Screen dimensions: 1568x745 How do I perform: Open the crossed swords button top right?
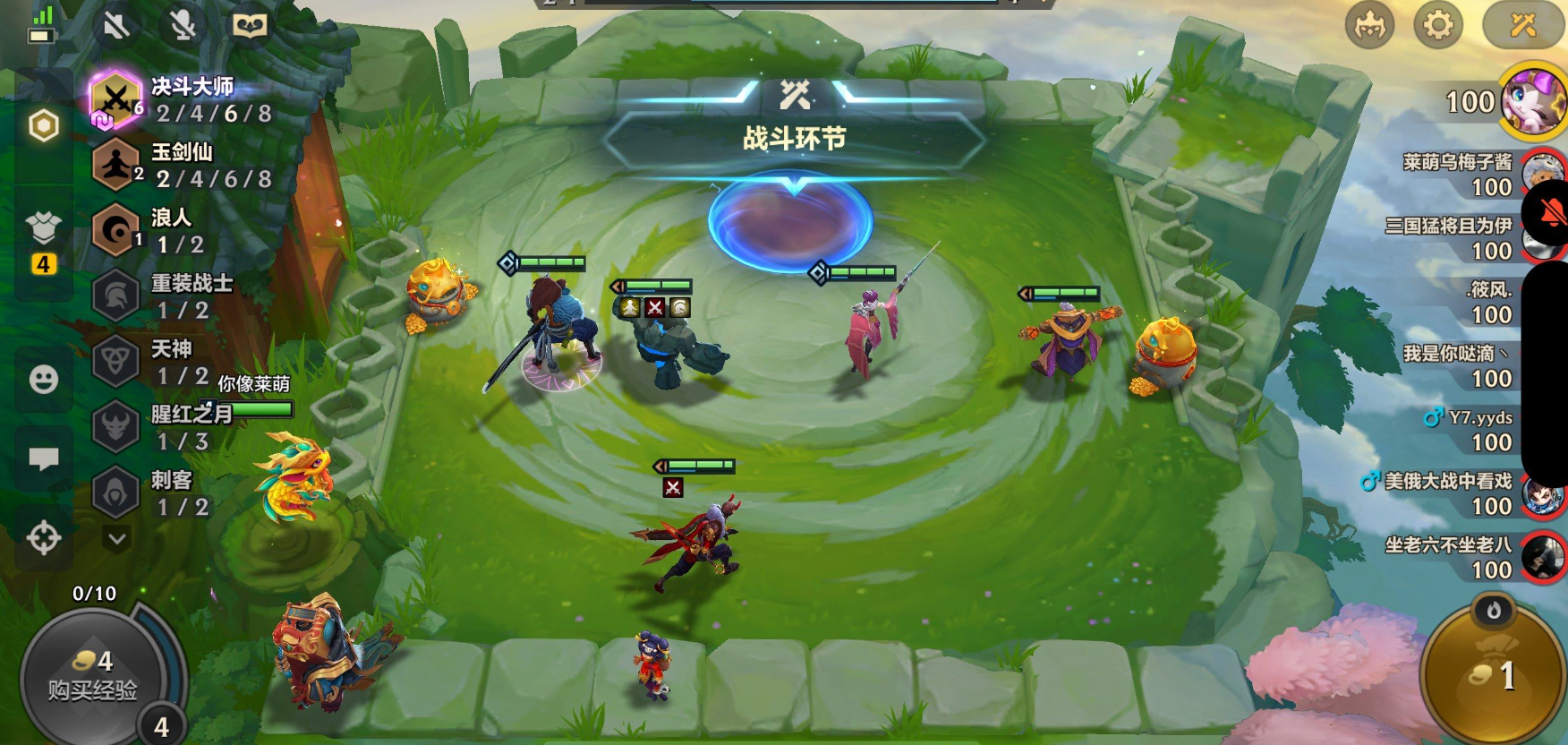(1522, 25)
